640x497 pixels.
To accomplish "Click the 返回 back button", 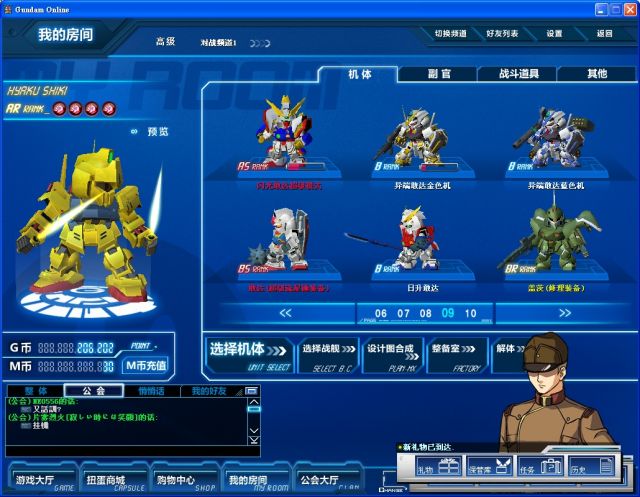I will [x=604, y=33].
